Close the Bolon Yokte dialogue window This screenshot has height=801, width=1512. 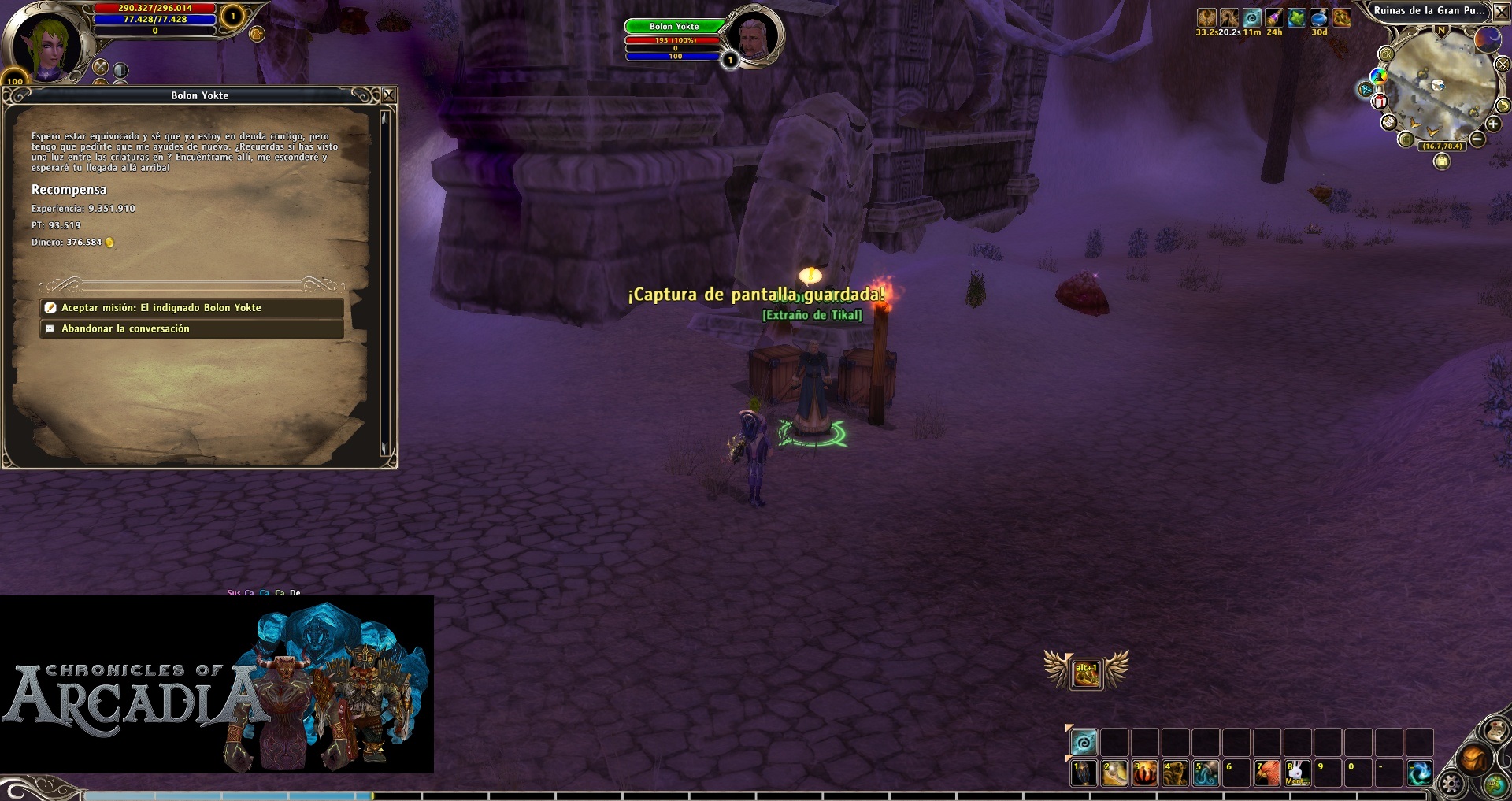pos(388,95)
